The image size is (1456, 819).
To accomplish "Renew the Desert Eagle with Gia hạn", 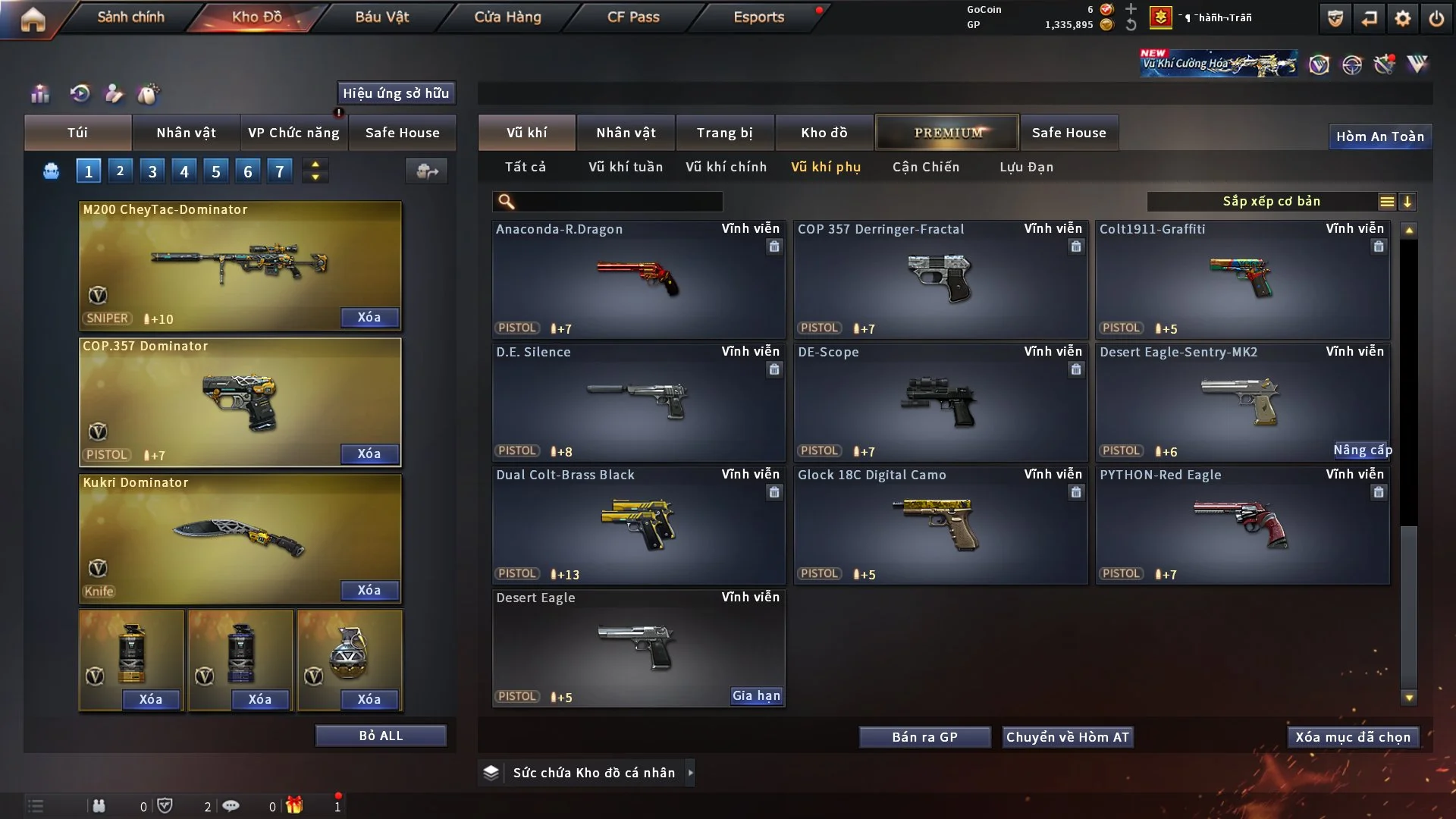I will [755, 696].
